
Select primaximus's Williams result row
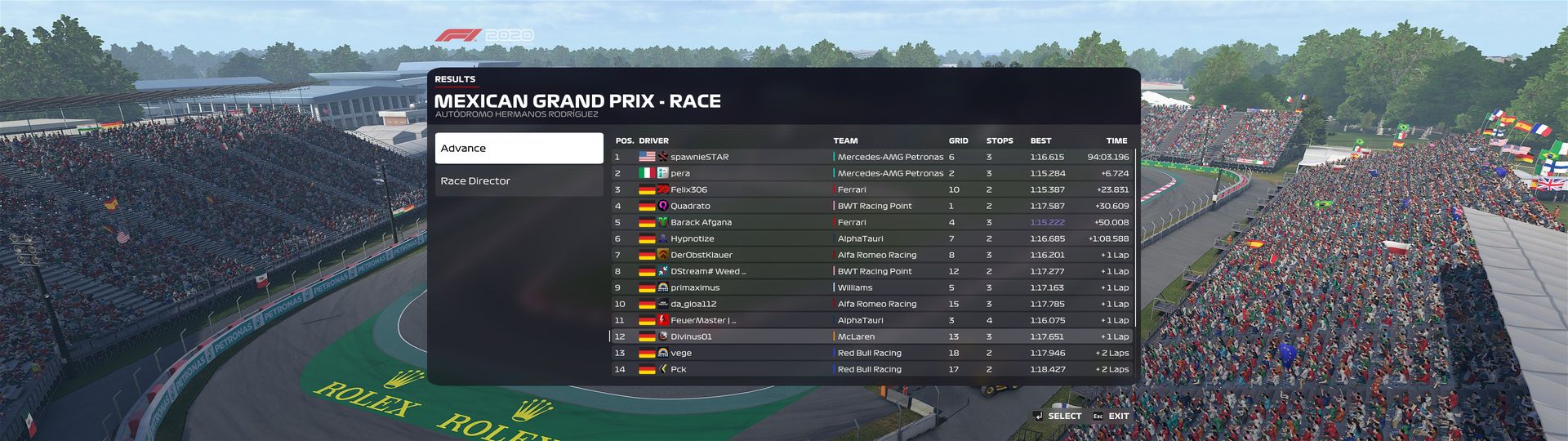(x=871, y=287)
